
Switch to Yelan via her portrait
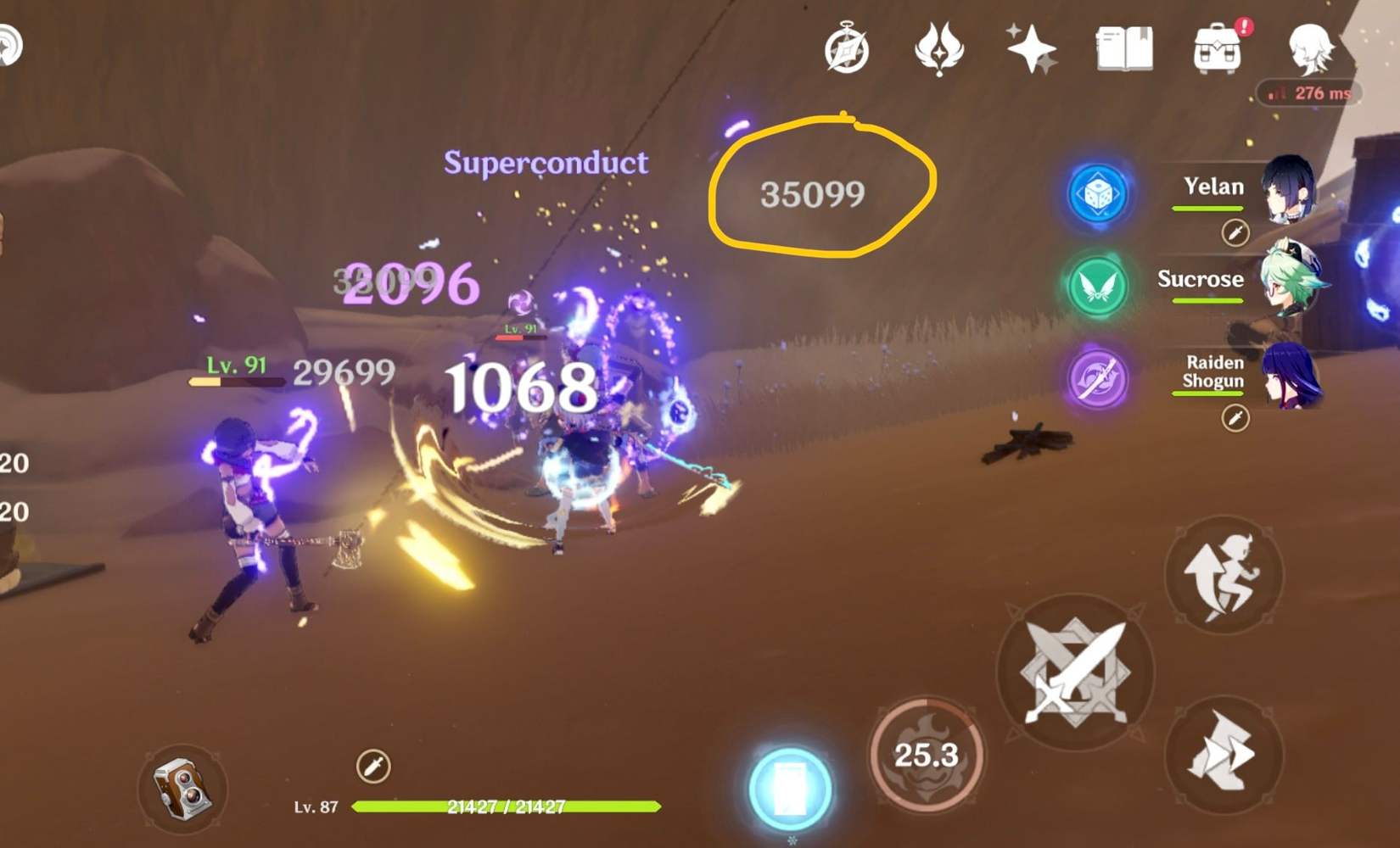(1290, 188)
